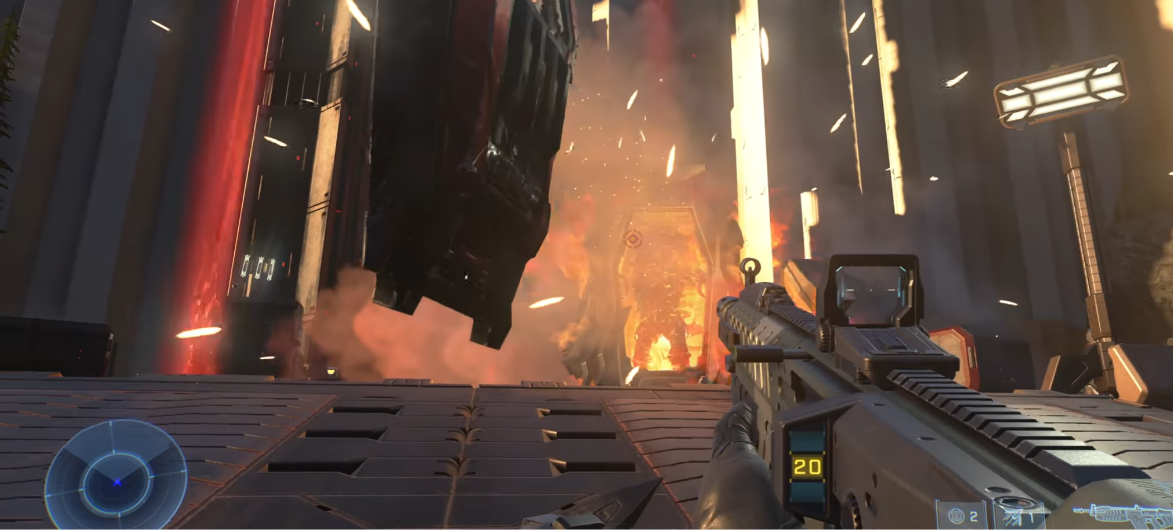Image resolution: width=1173 pixels, height=530 pixels.
Task: Click the circular motion tracker radar
Action: pos(115,478)
